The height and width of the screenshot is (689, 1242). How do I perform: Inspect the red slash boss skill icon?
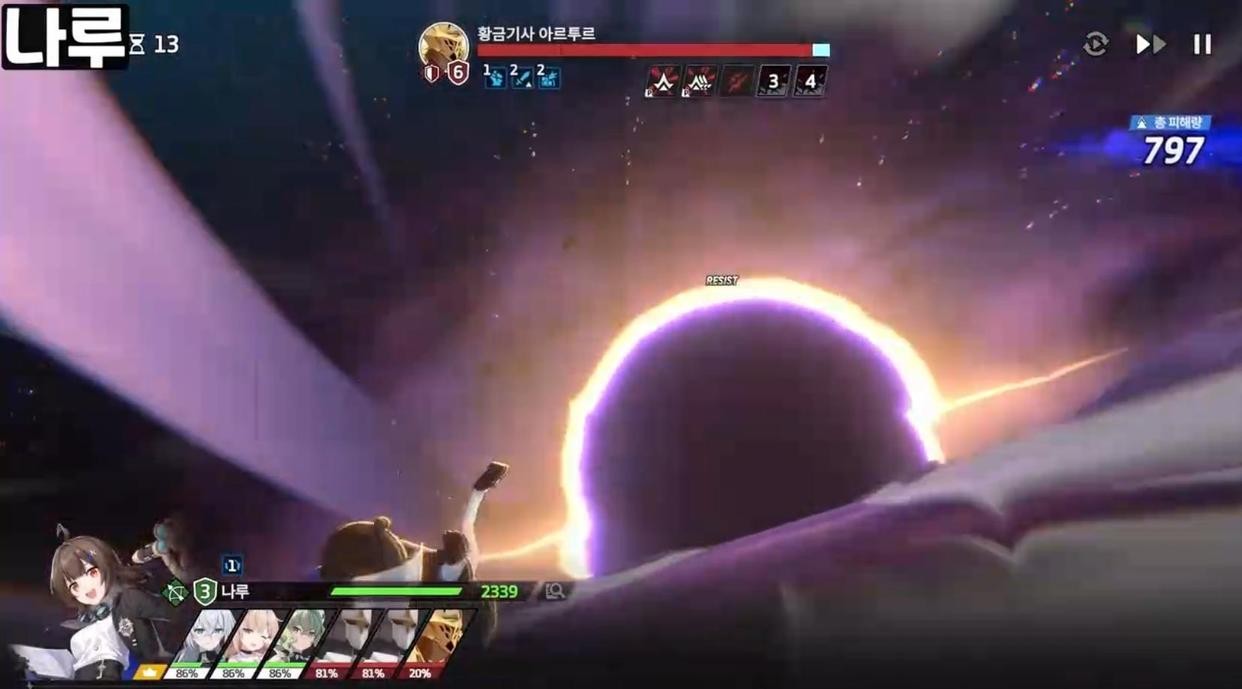pos(736,81)
